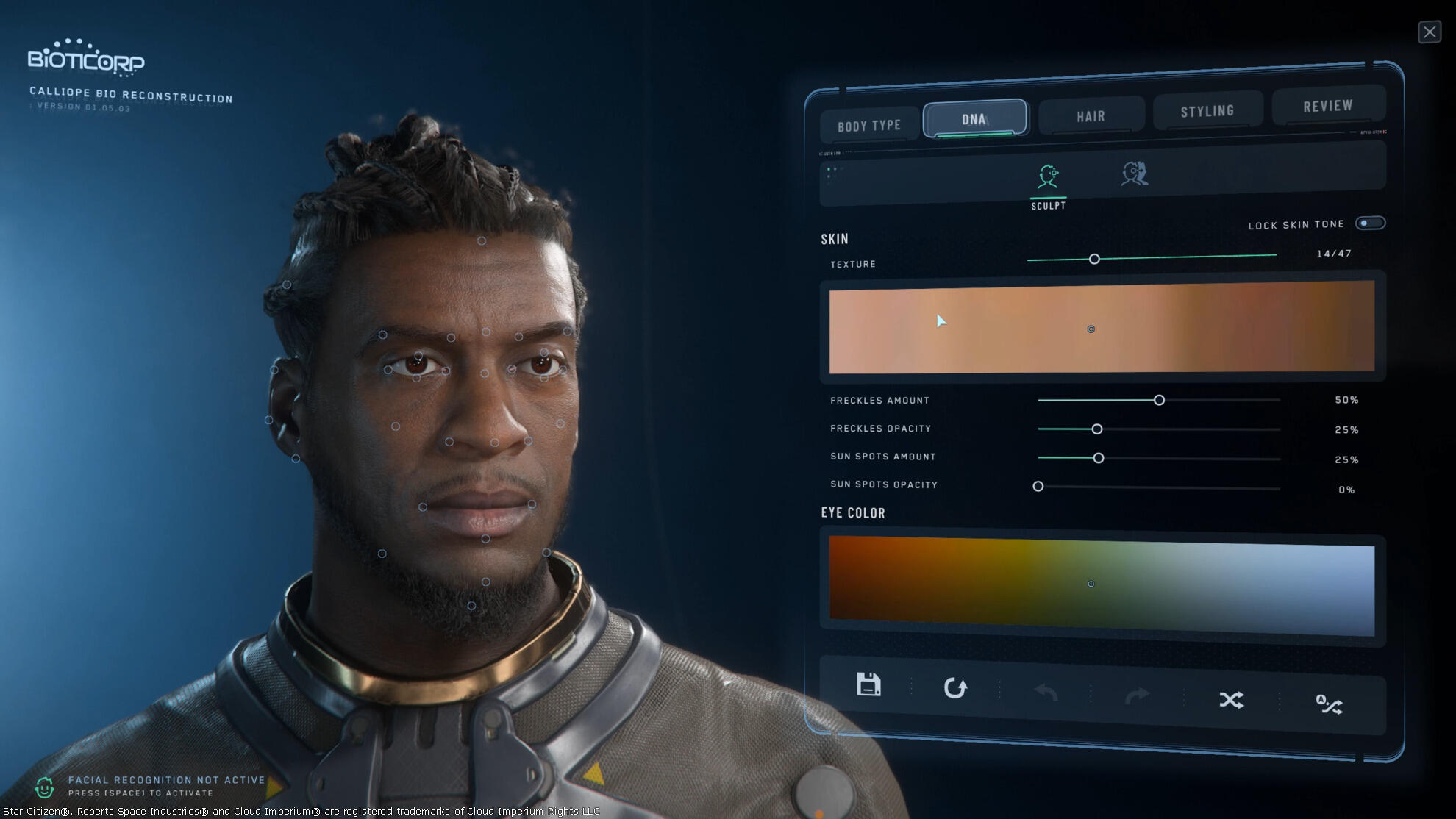Open the Review tab
1456x819 pixels.
coord(1327,106)
